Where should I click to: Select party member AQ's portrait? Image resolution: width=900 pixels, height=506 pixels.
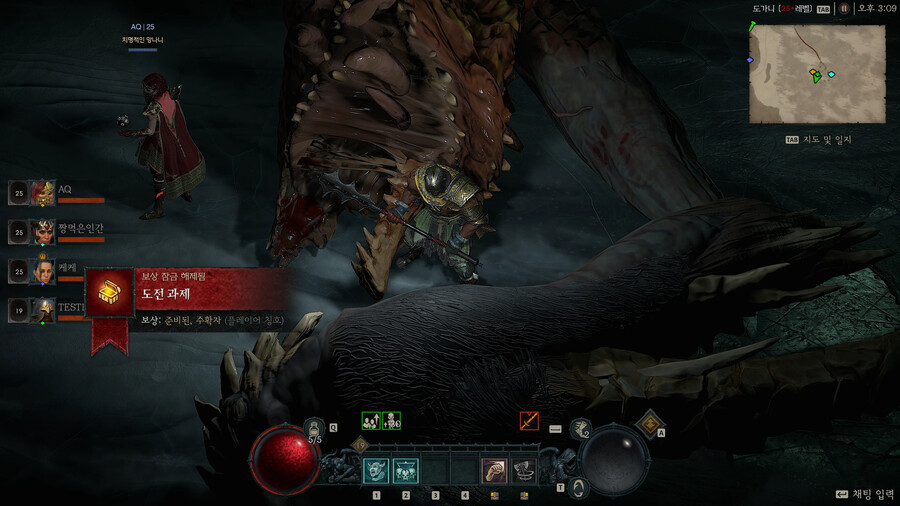(43, 193)
